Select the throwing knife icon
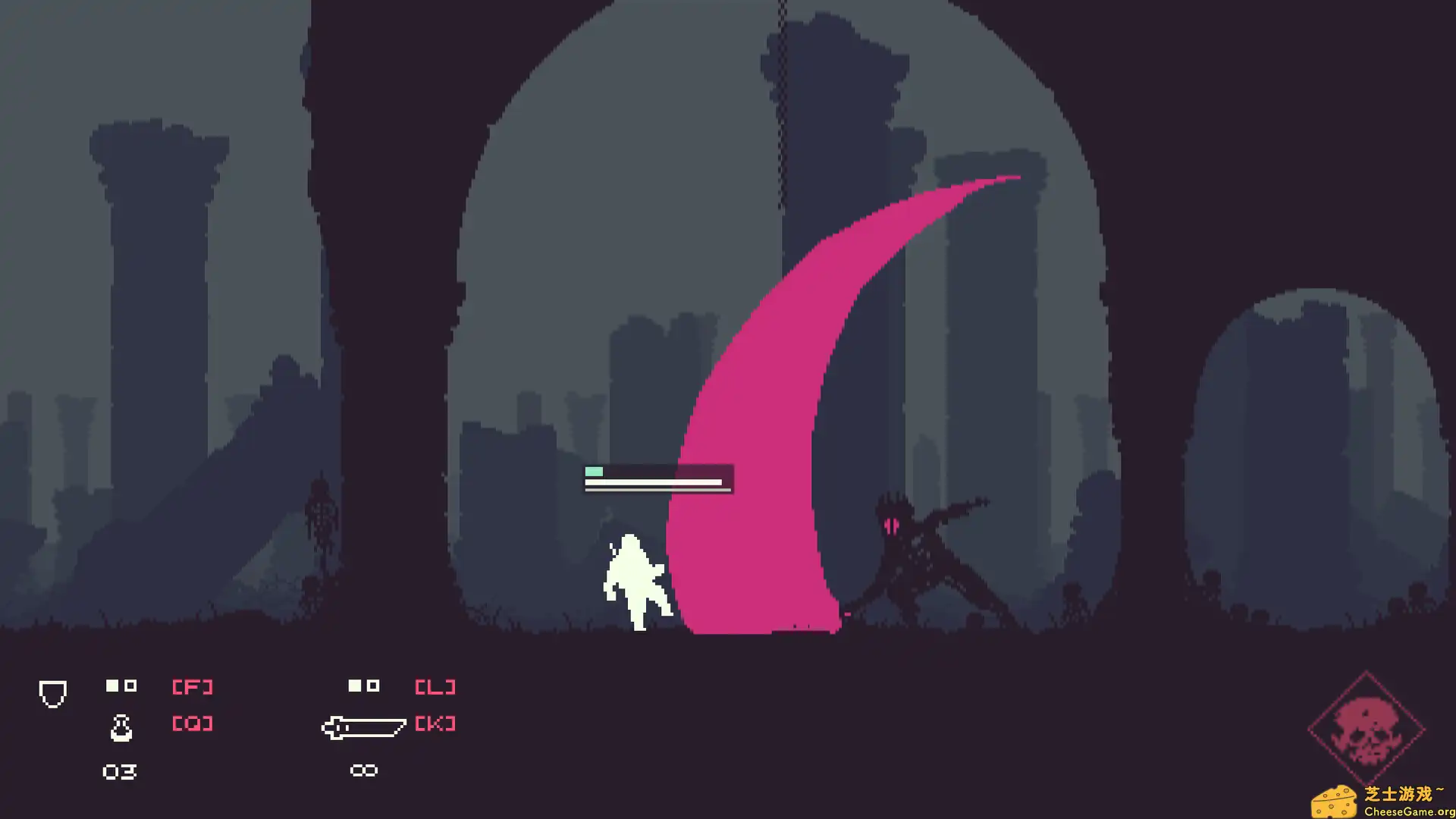The width and height of the screenshot is (1456, 819). [x=366, y=728]
